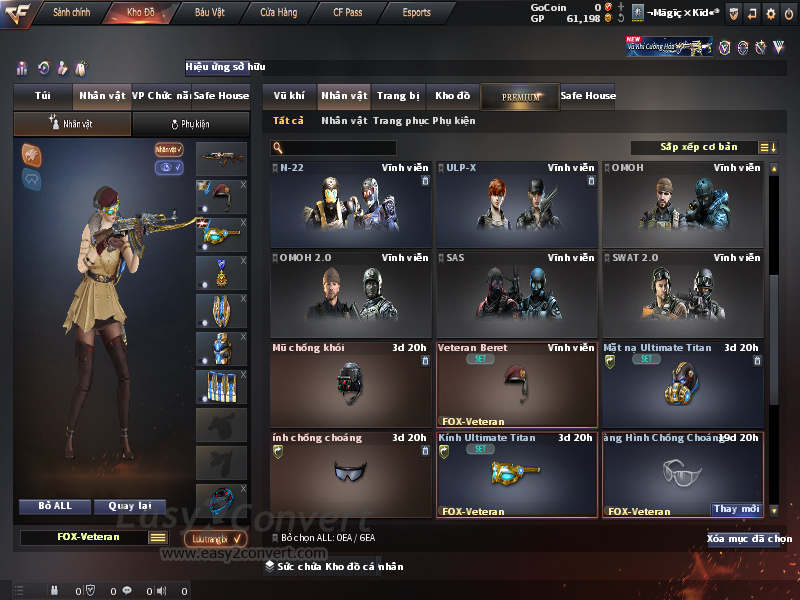This screenshot has width=800, height=600.
Task: Select the N-22 character card
Action: [351, 205]
